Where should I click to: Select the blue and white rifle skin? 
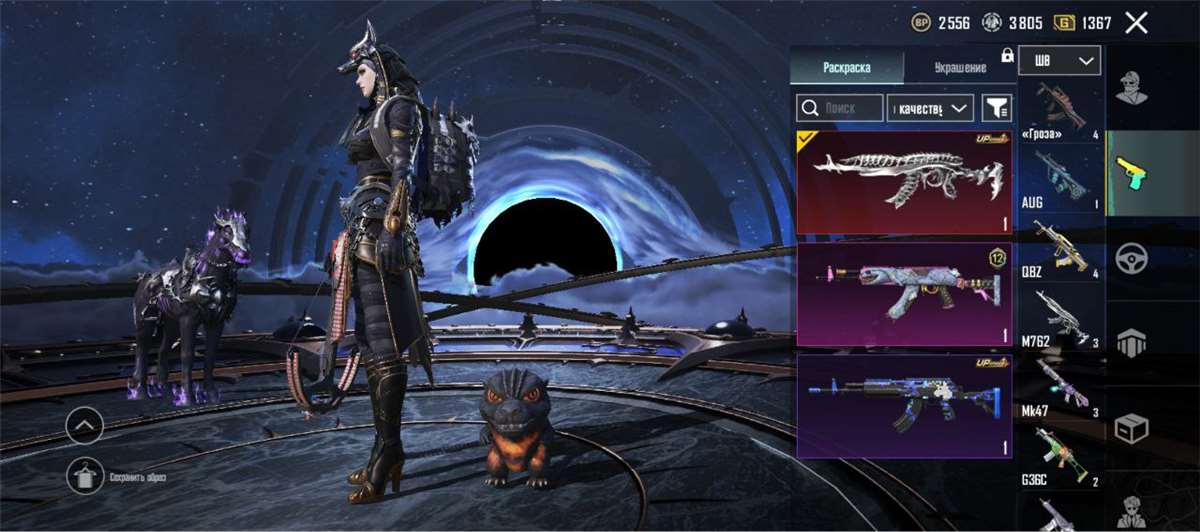click(903, 406)
